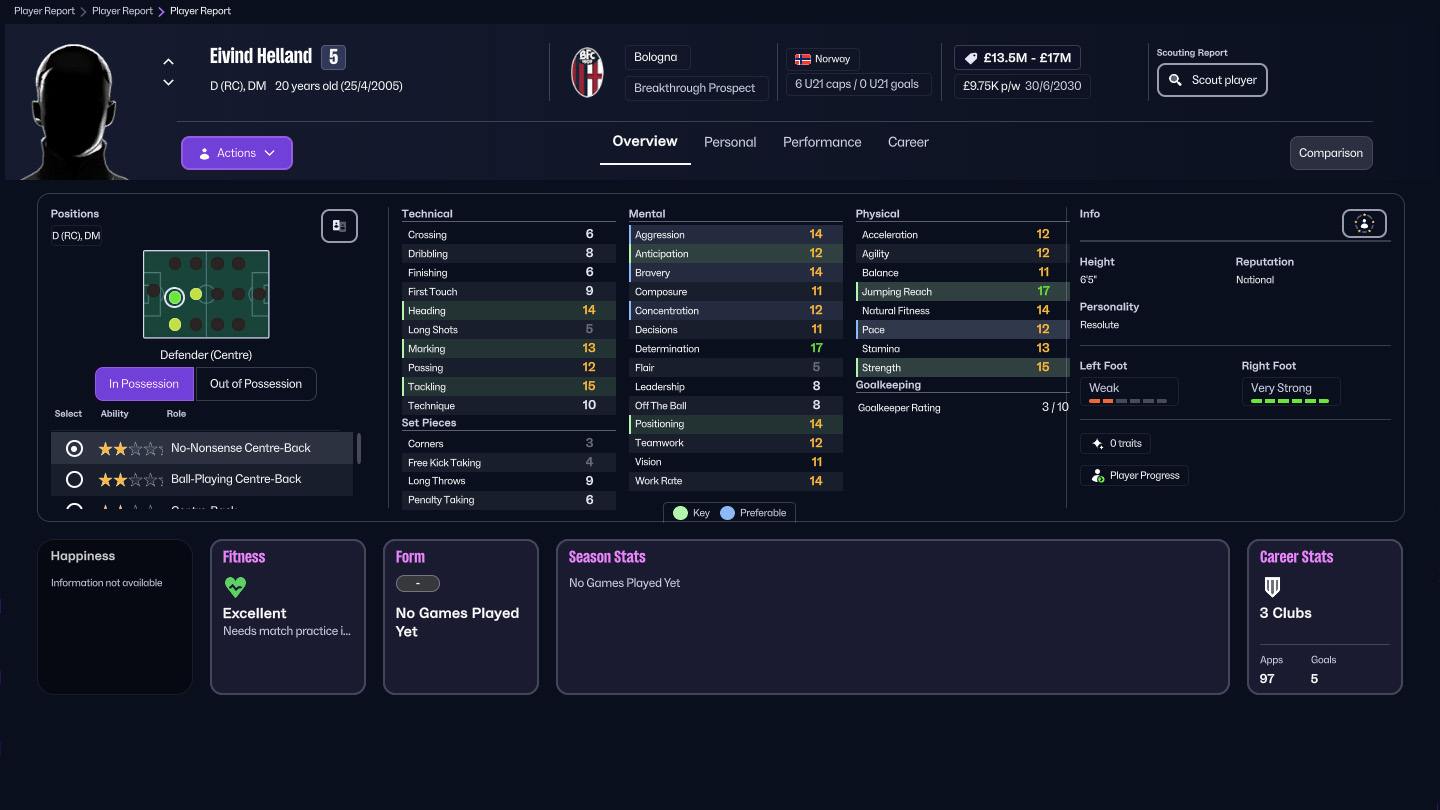
Task: Open the Career tab
Action: [x=908, y=142]
